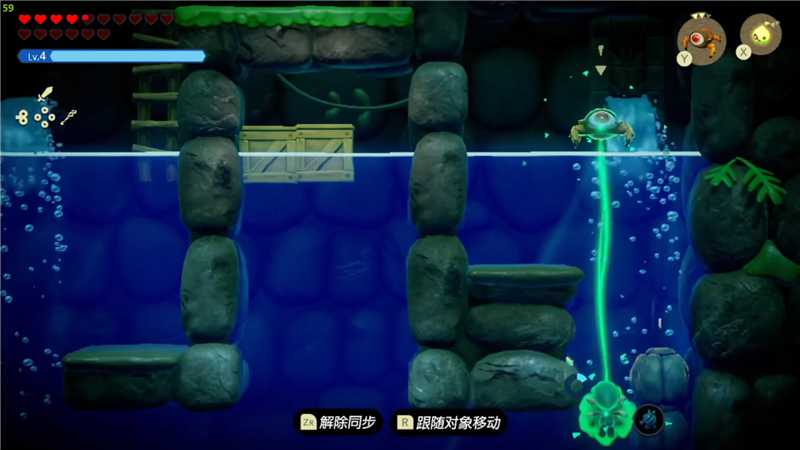Click the rod icon beside the d-pad
Image resolution: width=800 pixels, height=450 pixels.
click(x=69, y=118)
